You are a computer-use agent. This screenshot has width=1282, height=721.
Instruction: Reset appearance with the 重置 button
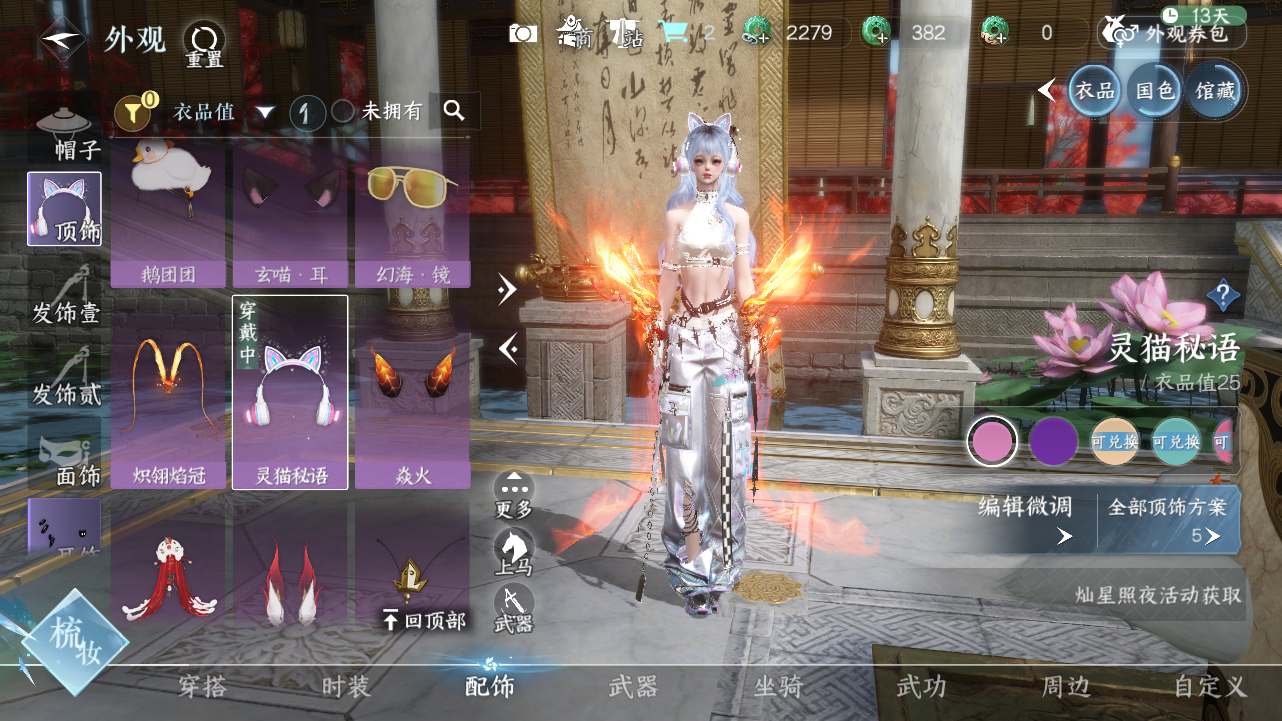click(204, 44)
